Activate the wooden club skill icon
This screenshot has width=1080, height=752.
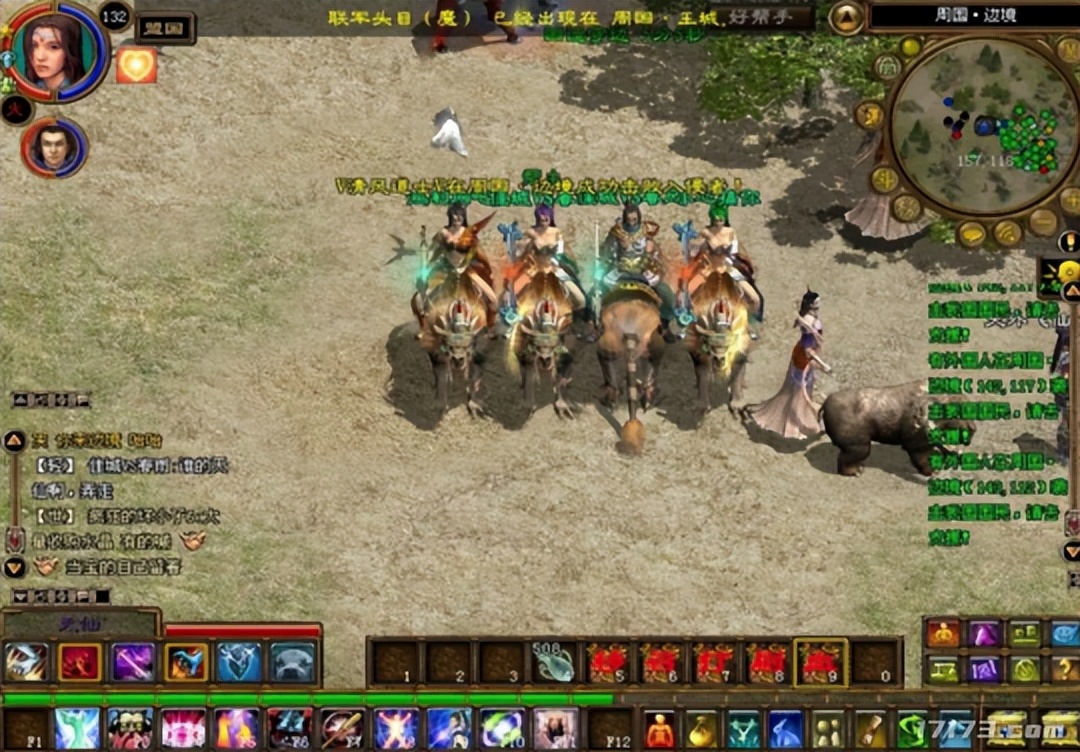342,729
